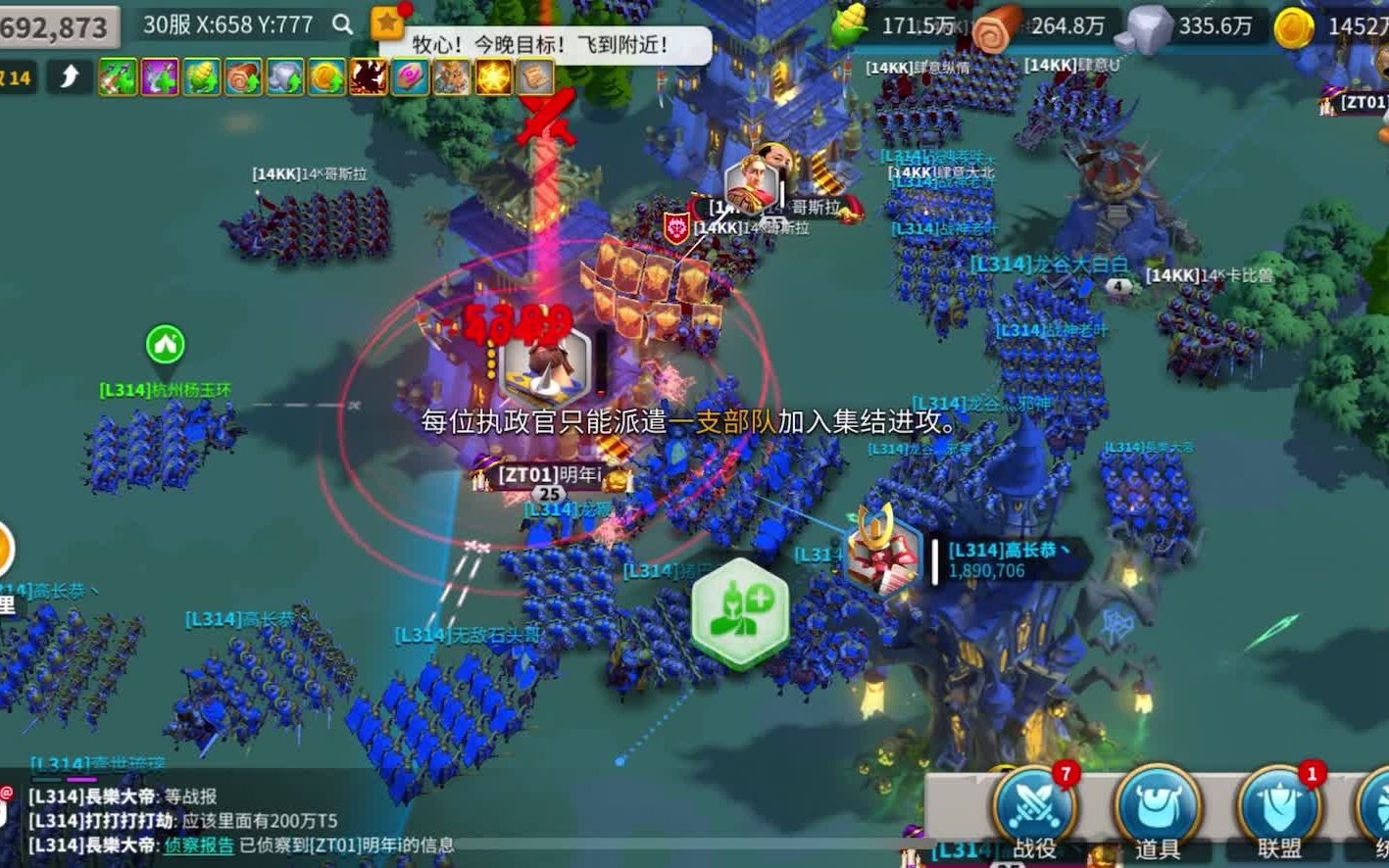Open the 侦察报告 scout report link in chat
Image resolution: width=1389 pixels, height=868 pixels.
199,844
